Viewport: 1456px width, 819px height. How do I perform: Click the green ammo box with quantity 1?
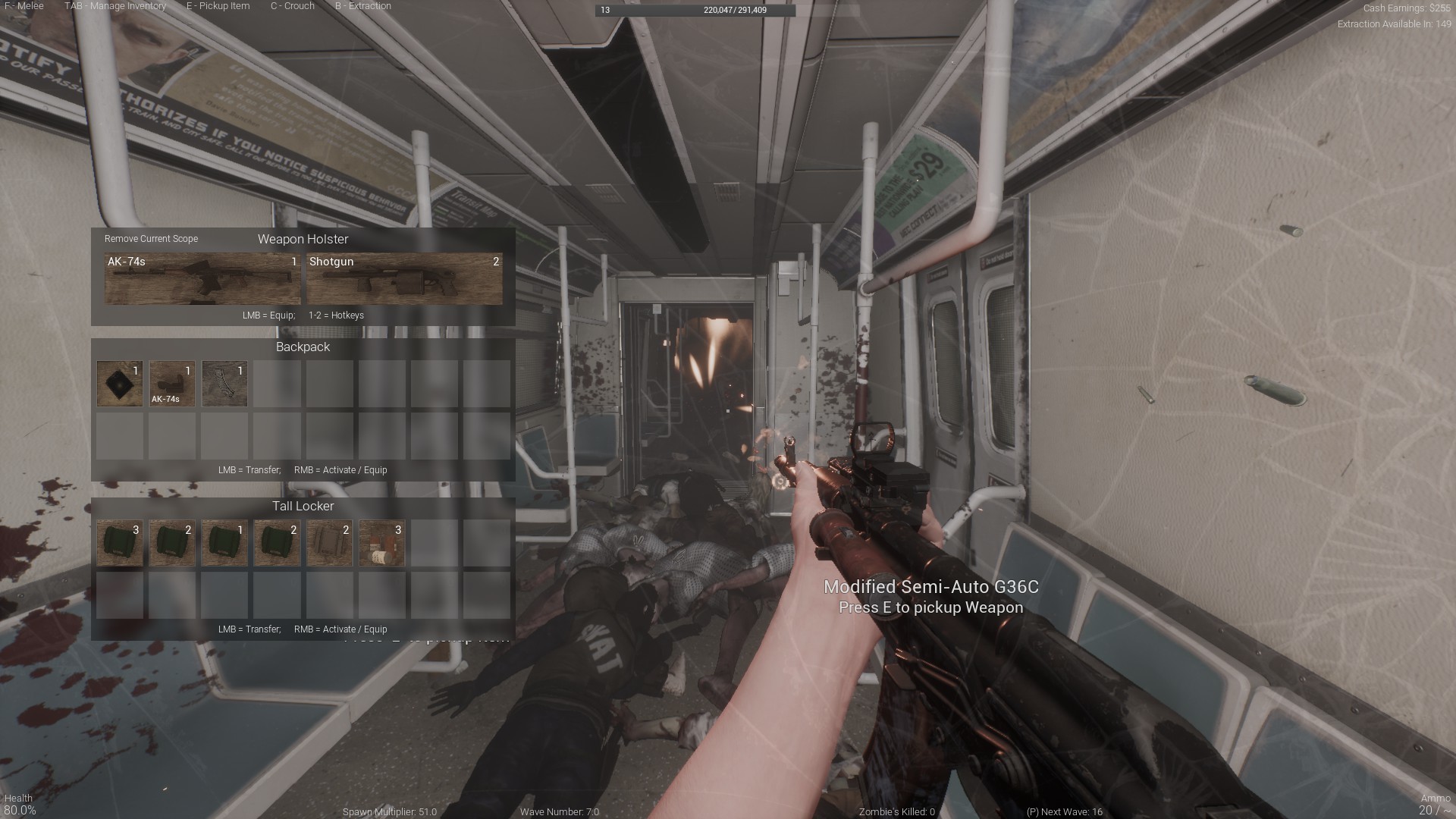click(x=224, y=542)
